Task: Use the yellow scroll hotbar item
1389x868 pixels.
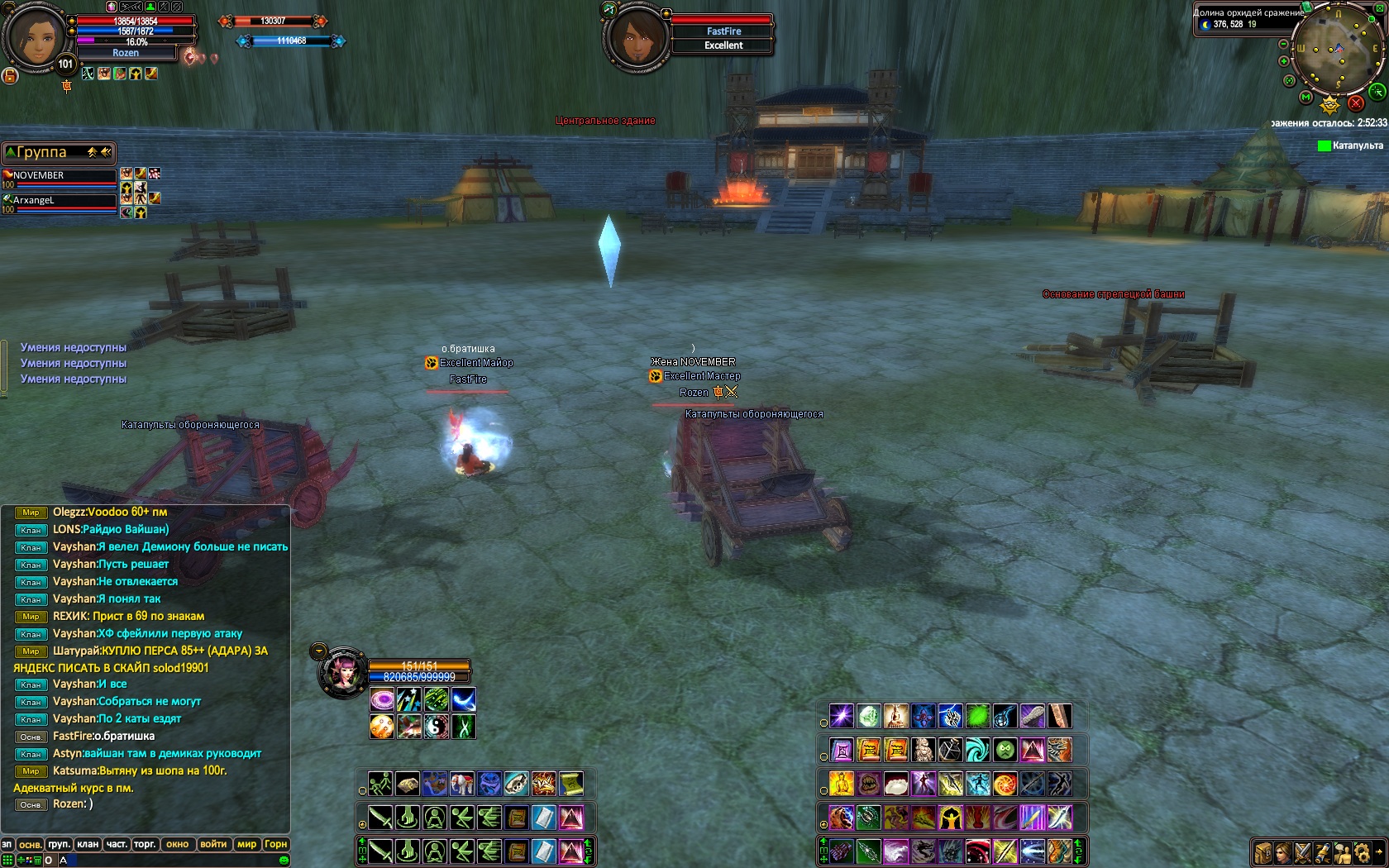Action: (570, 784)
